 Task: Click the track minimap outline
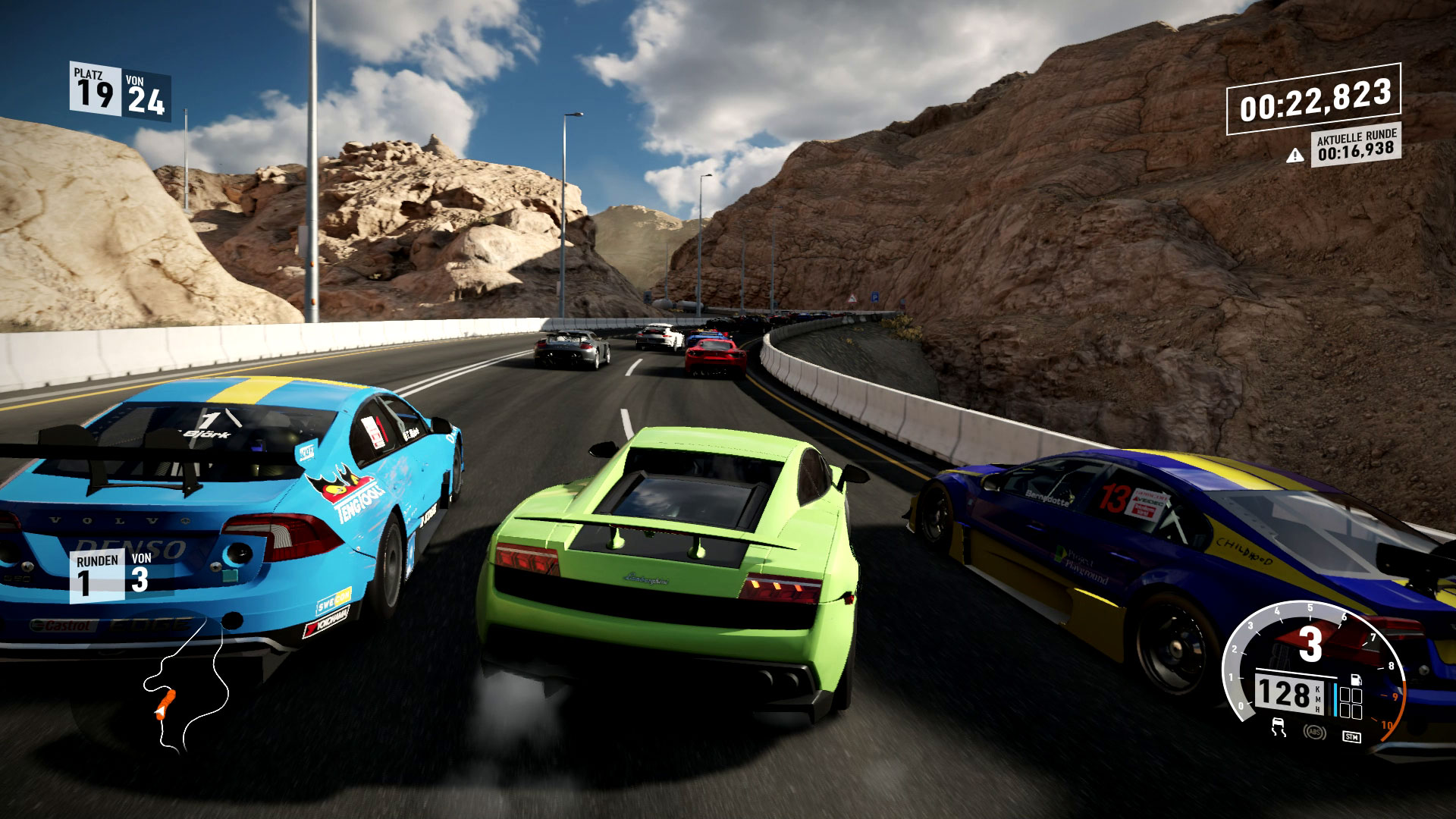220,667
